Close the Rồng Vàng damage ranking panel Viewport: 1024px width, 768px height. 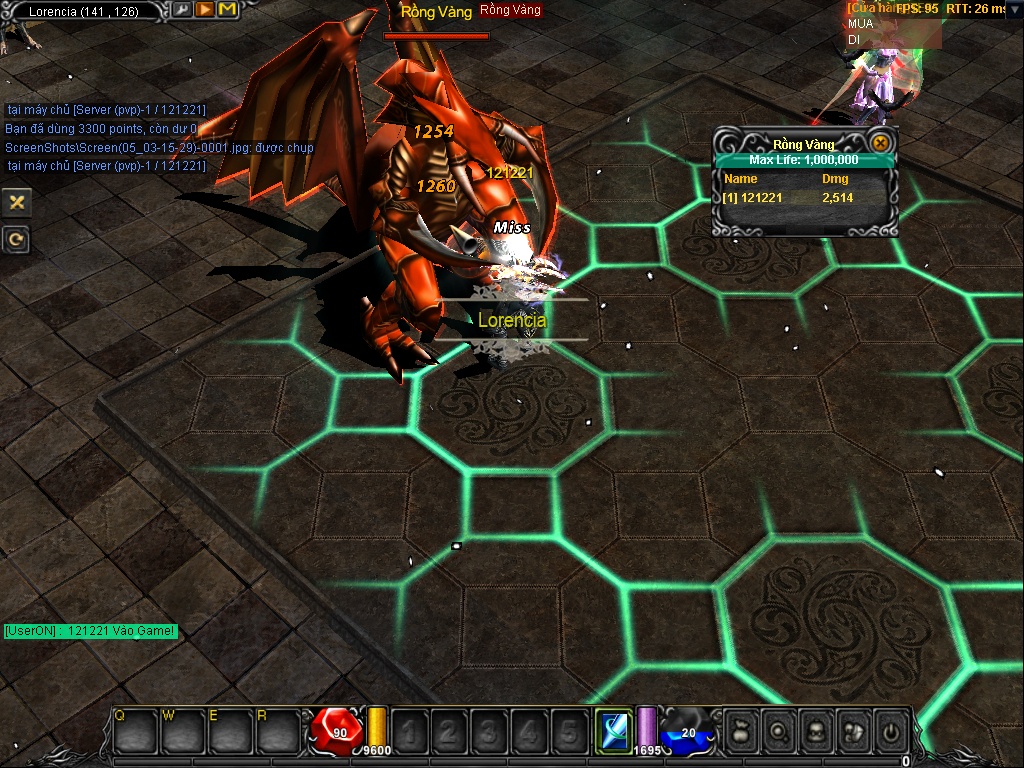click(880, 143)
